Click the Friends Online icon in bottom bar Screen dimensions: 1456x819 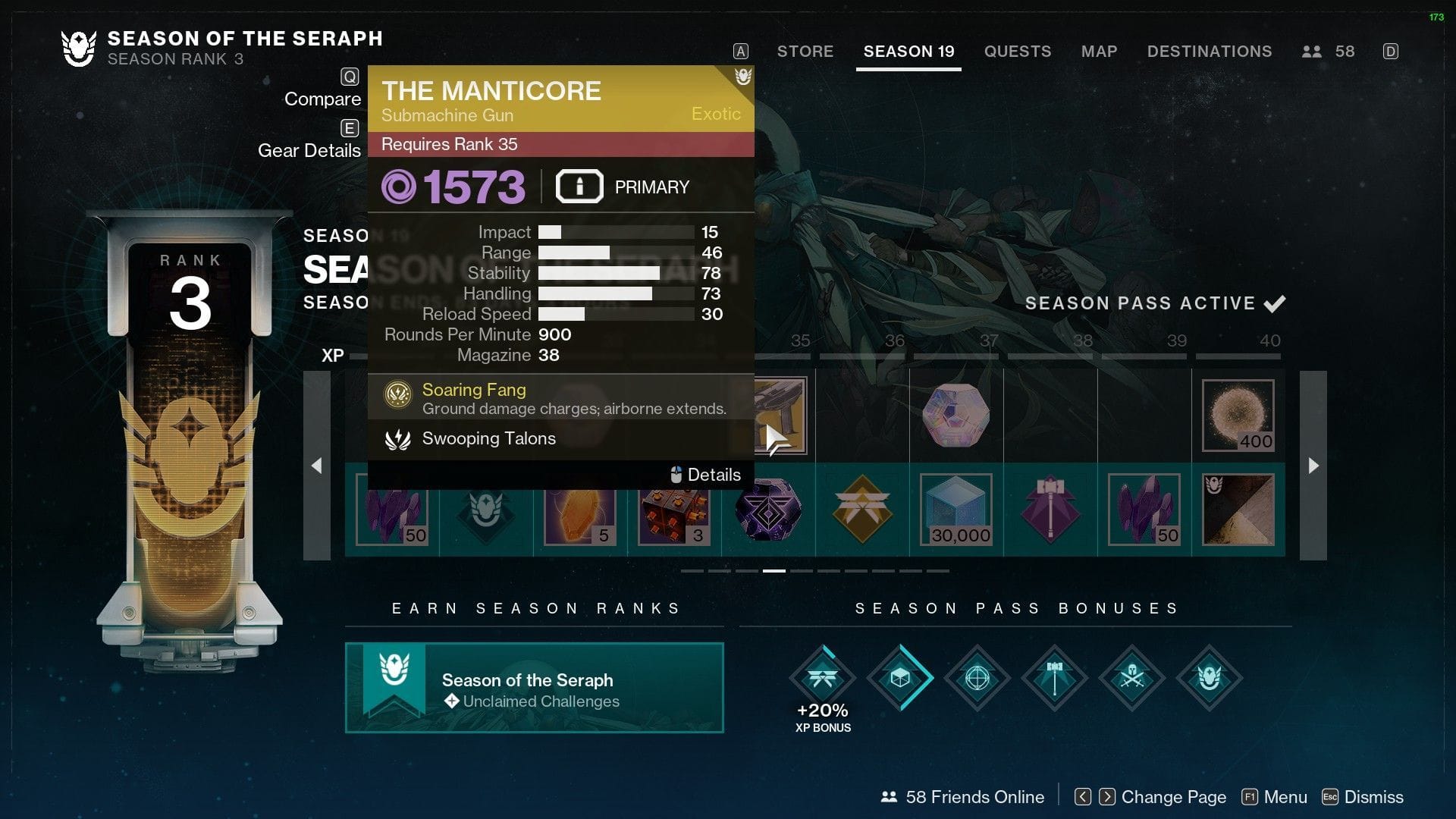click(889, 797)
